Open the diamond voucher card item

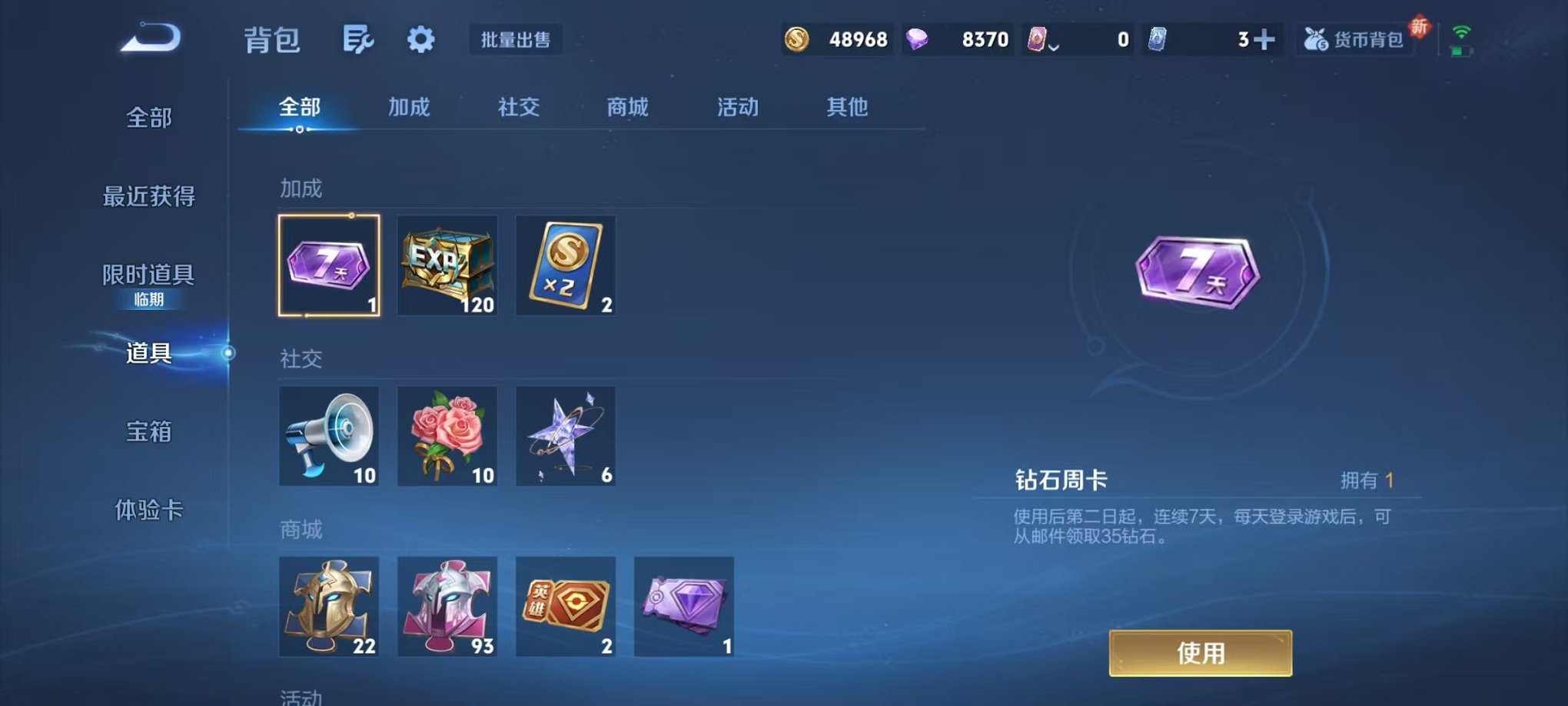click(685, 608)
